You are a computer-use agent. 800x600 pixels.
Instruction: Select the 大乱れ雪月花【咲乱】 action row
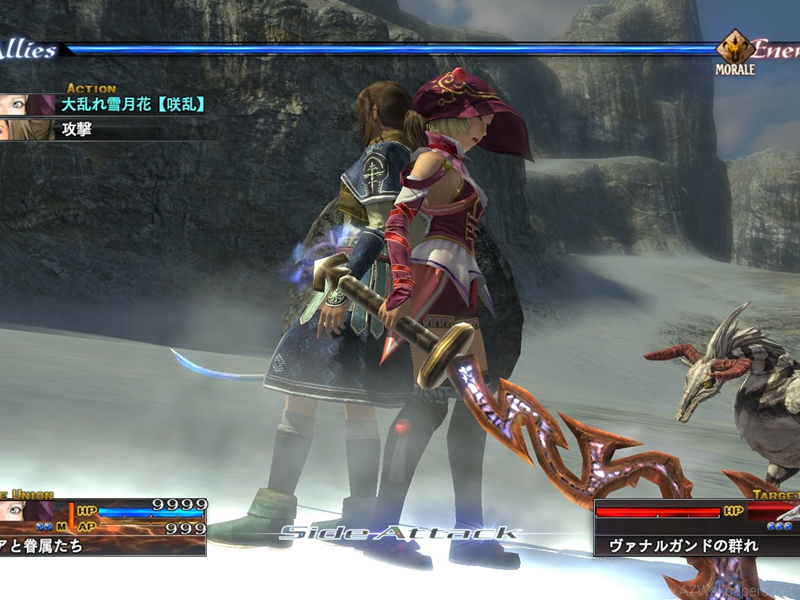click(133, 104)
